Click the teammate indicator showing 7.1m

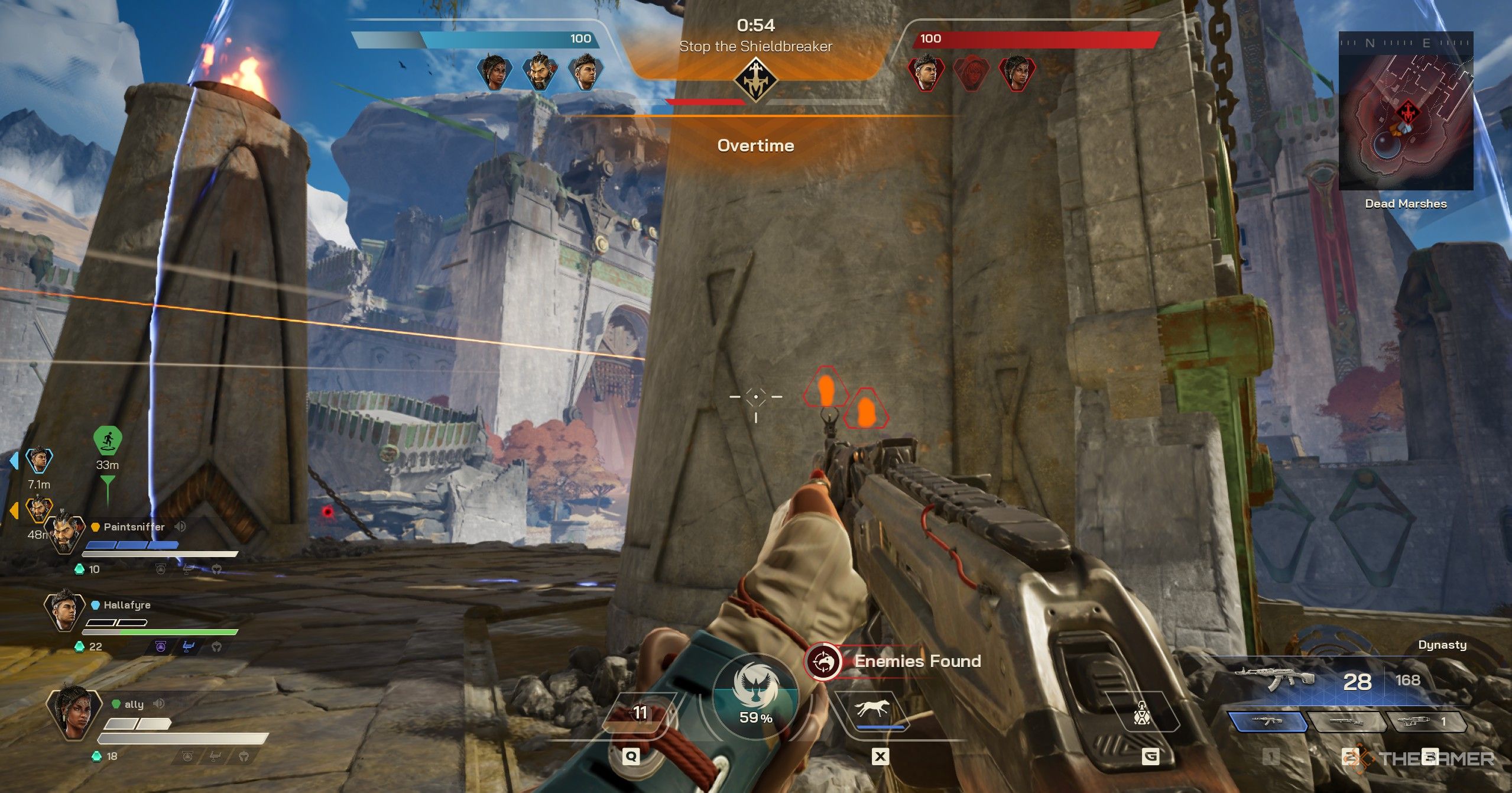(x=39, y=460)
